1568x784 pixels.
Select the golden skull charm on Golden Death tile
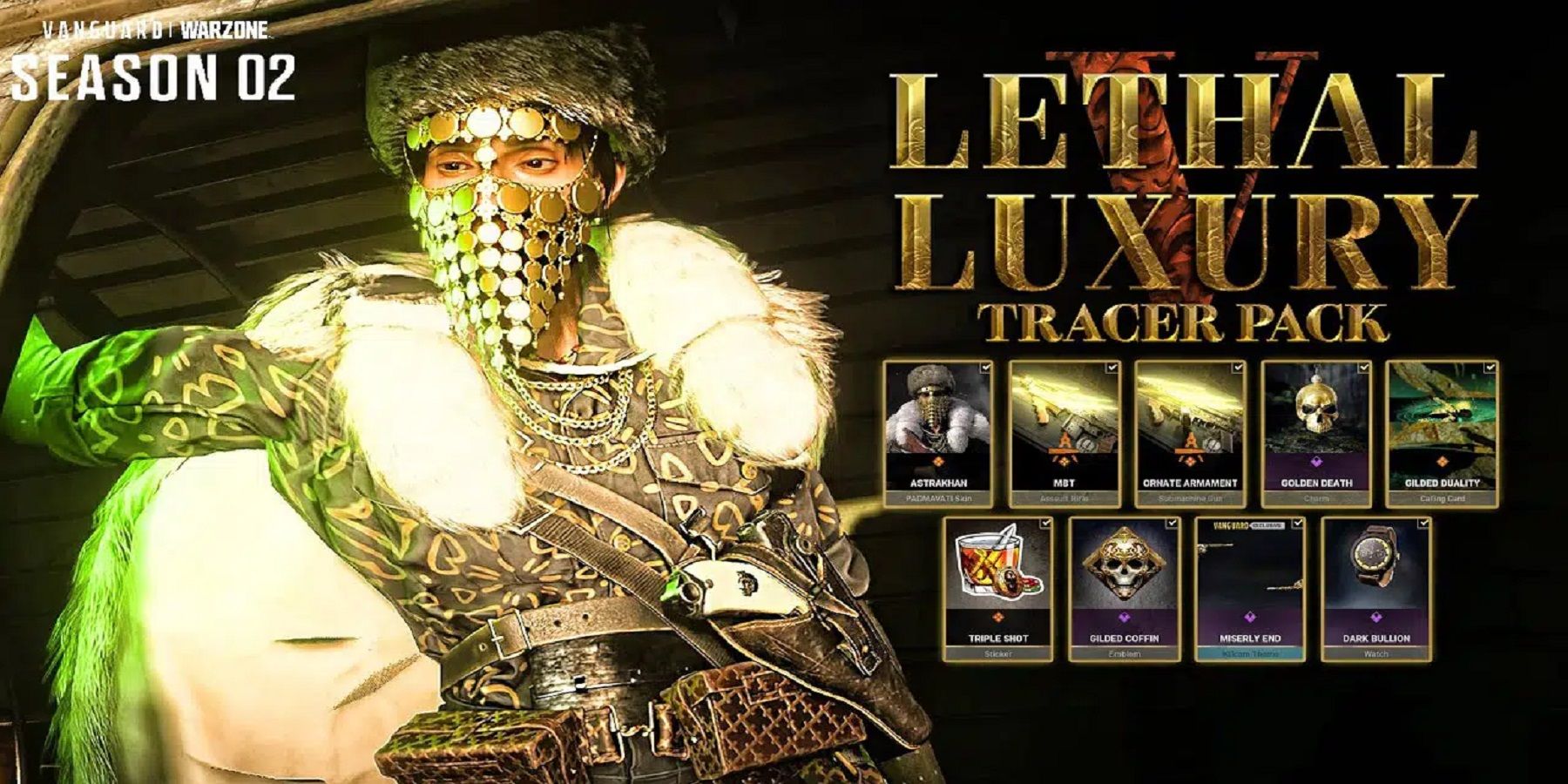(x=1318, y=408)
